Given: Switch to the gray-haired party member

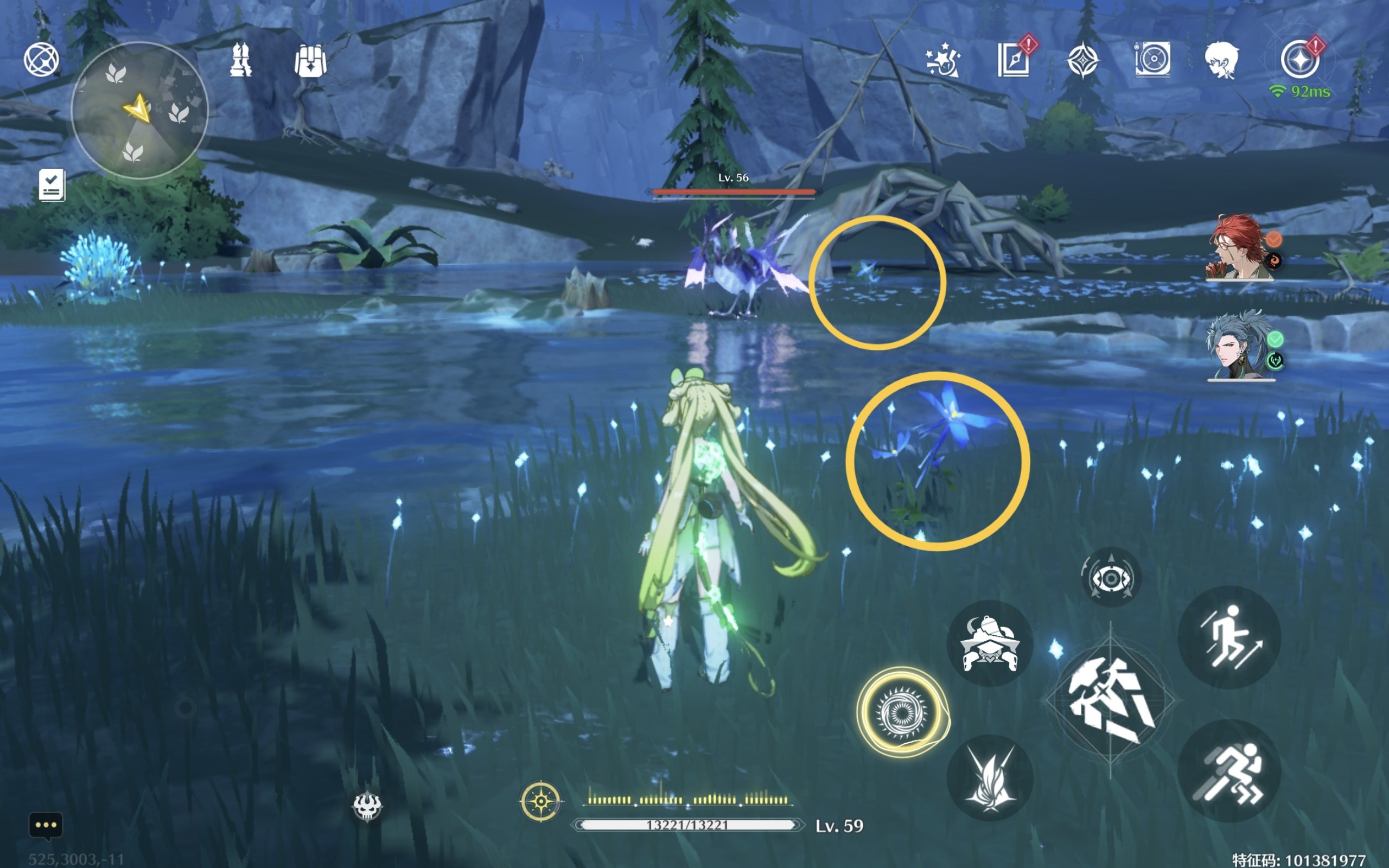Looking at the screenshot, I should [1240, 346].
